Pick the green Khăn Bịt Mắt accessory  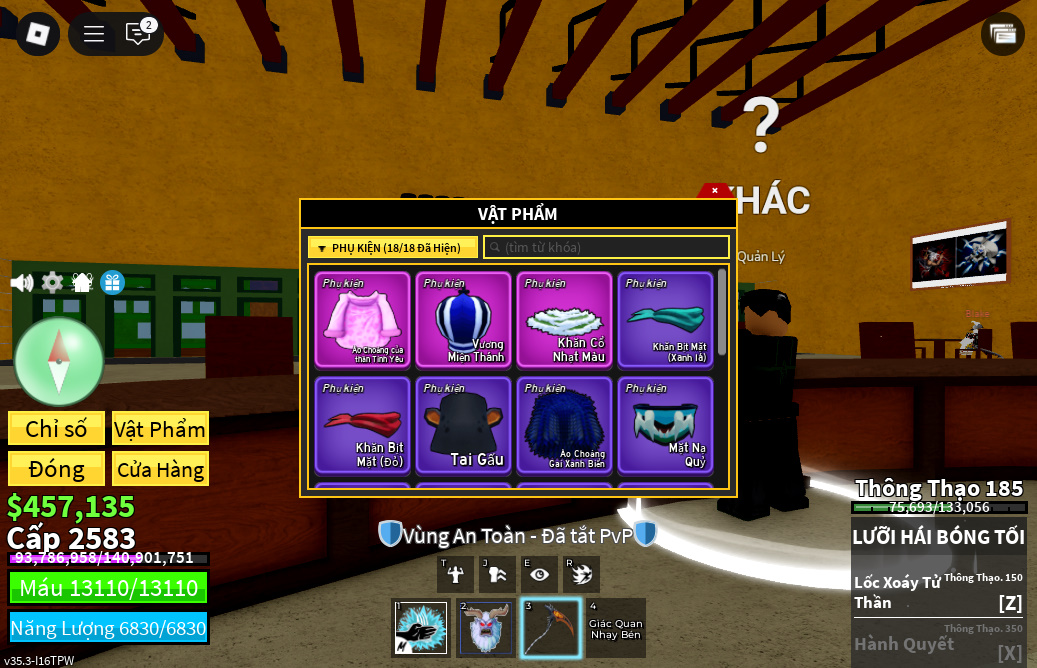pyautogui.click(x=665, y=319)
